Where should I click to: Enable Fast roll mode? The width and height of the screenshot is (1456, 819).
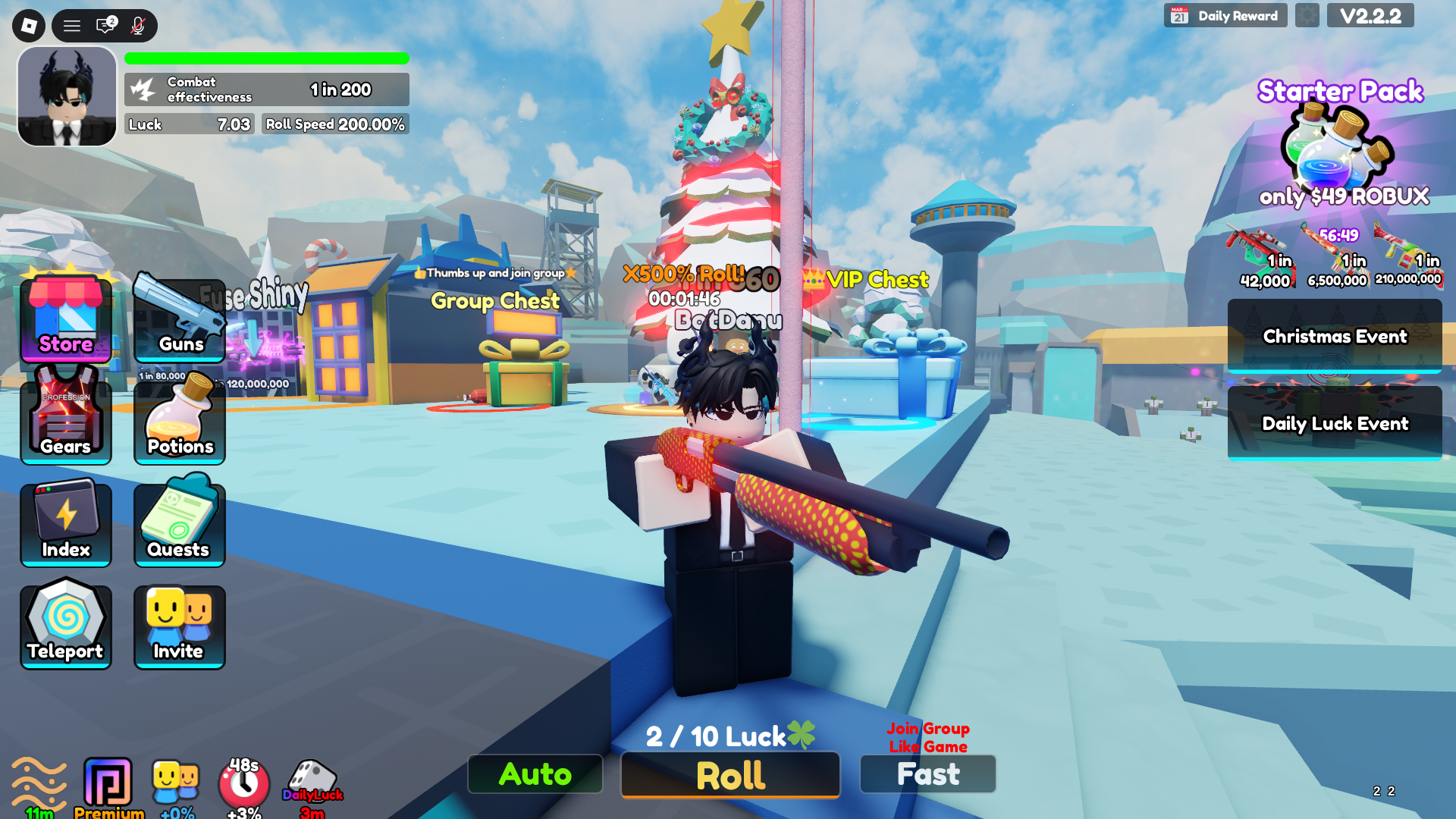tap(927, 774)
